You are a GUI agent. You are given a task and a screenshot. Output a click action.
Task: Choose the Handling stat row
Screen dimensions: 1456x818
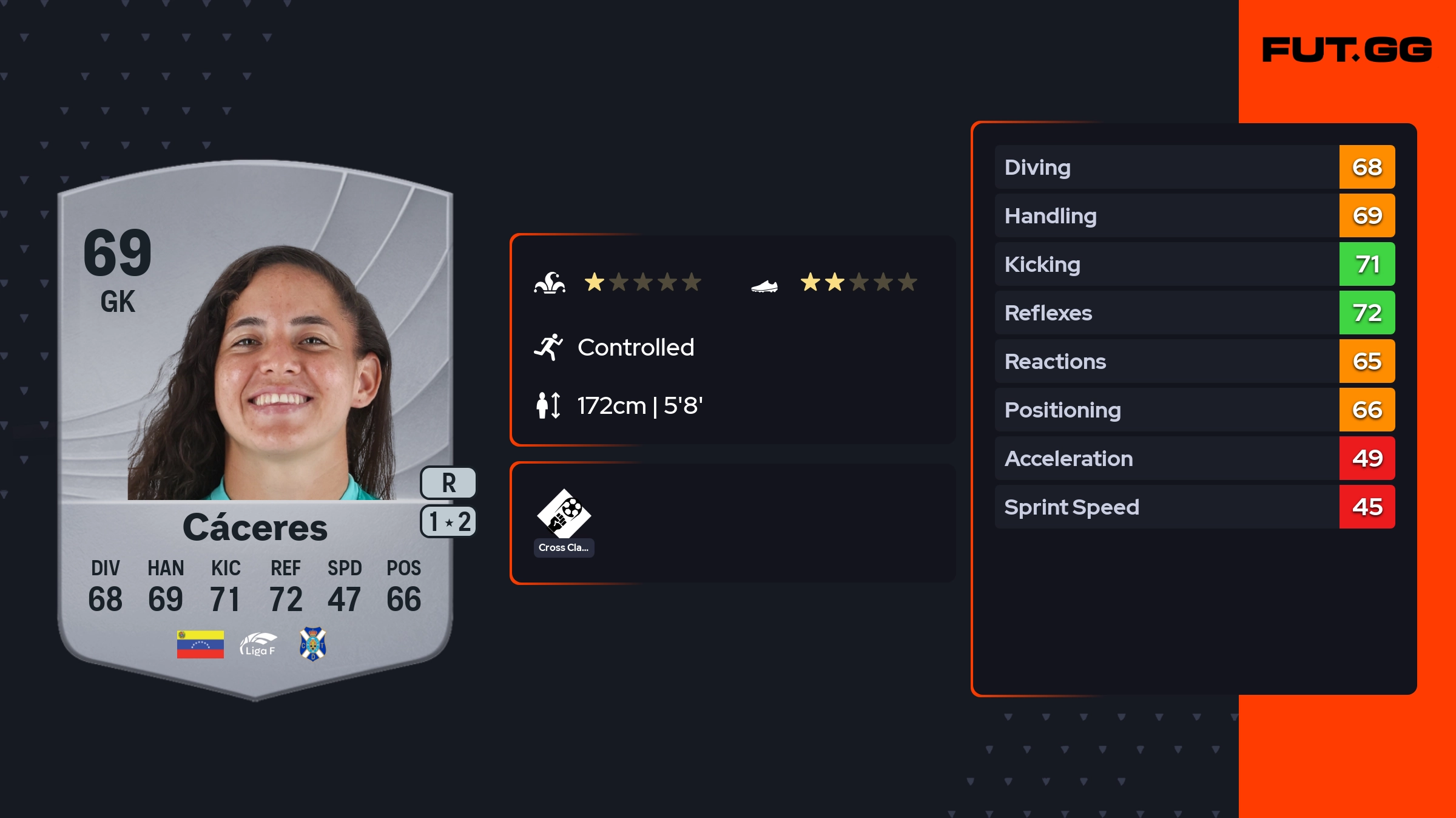[1194, 215]
